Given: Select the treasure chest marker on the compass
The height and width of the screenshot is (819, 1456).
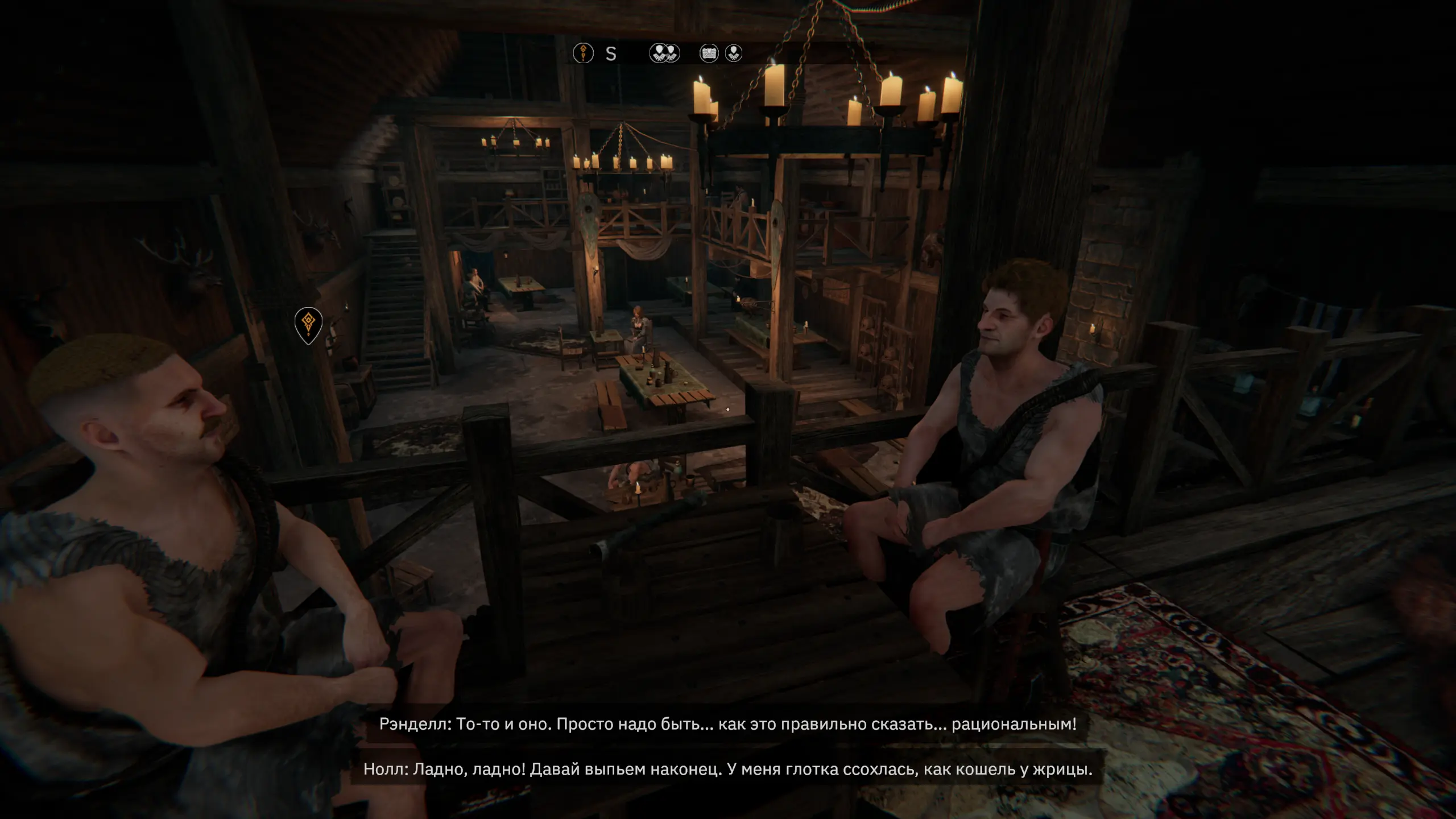Looking at the screenshot, I should point(709,53).
